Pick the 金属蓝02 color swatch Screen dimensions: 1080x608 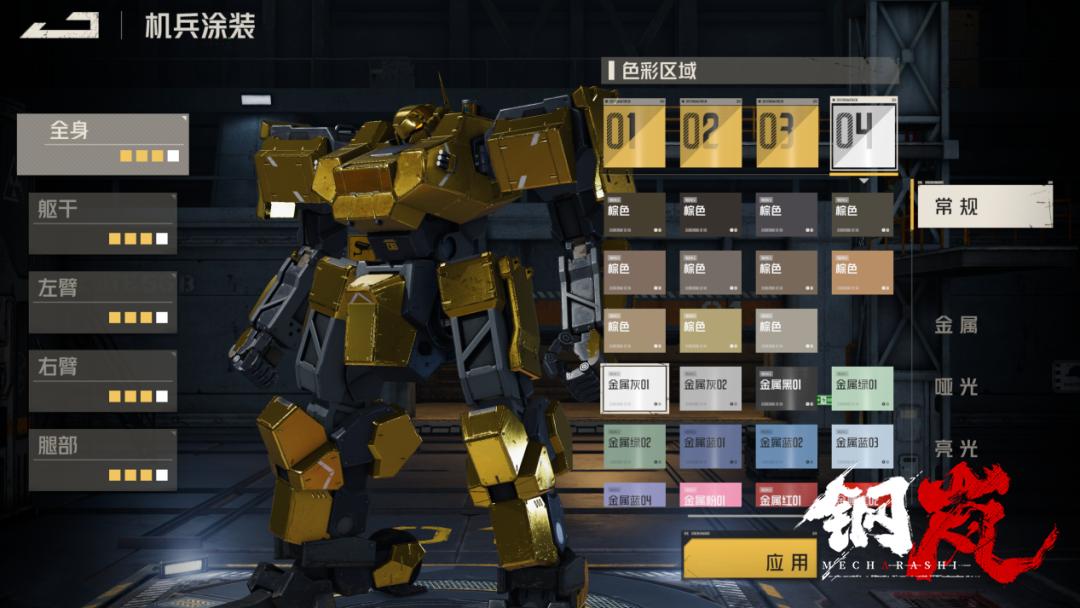pos(787,447)
